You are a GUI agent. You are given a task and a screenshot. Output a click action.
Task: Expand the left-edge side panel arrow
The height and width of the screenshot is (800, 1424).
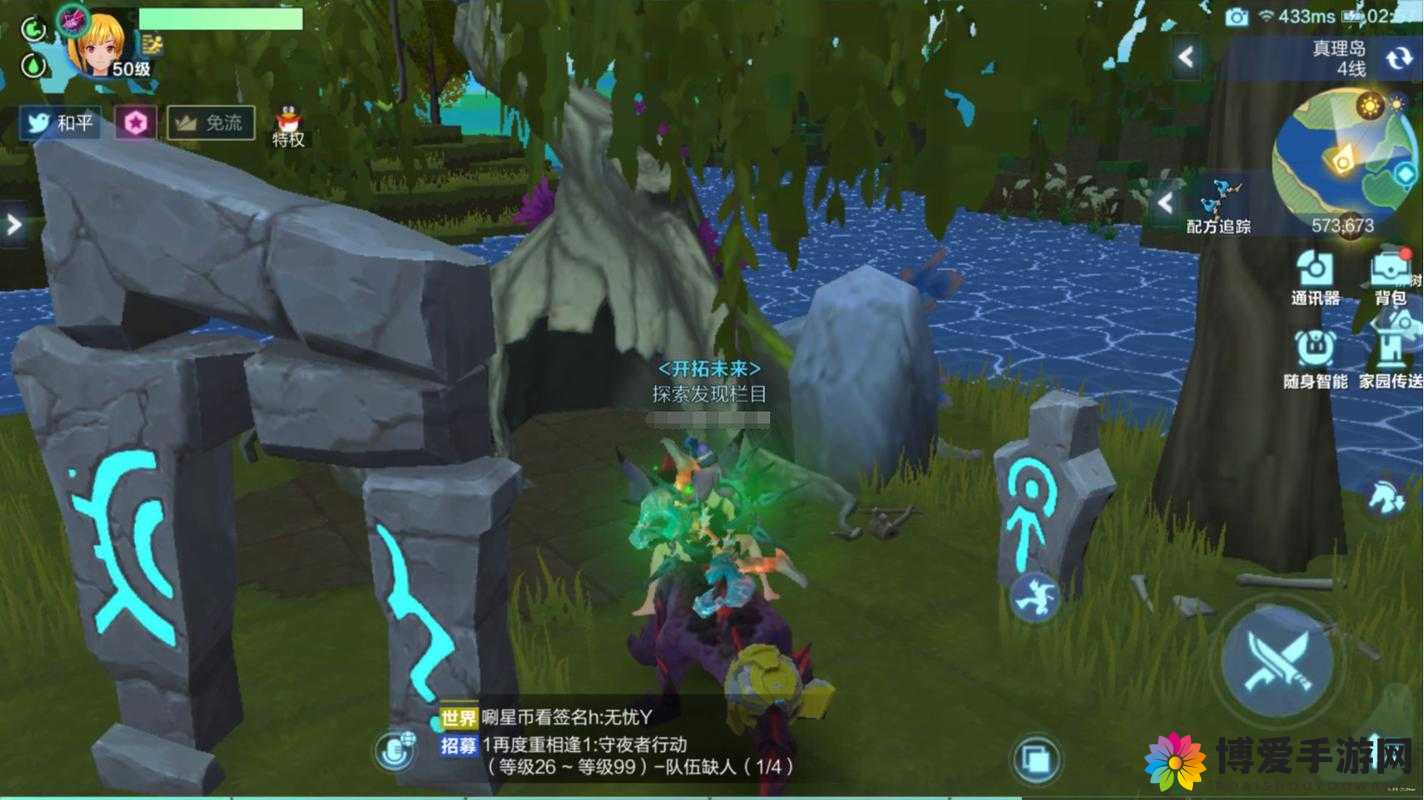tap(13, 224)
